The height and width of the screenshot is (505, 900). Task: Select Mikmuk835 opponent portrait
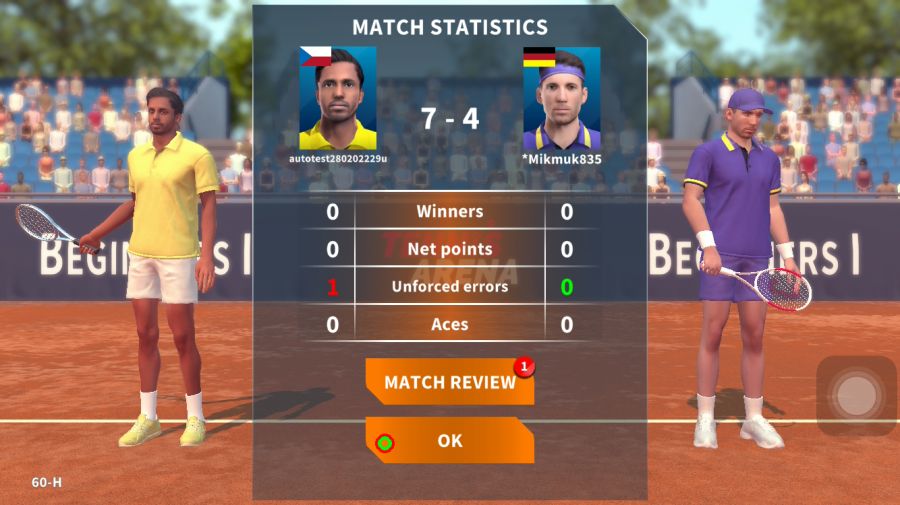pos(561,99)
